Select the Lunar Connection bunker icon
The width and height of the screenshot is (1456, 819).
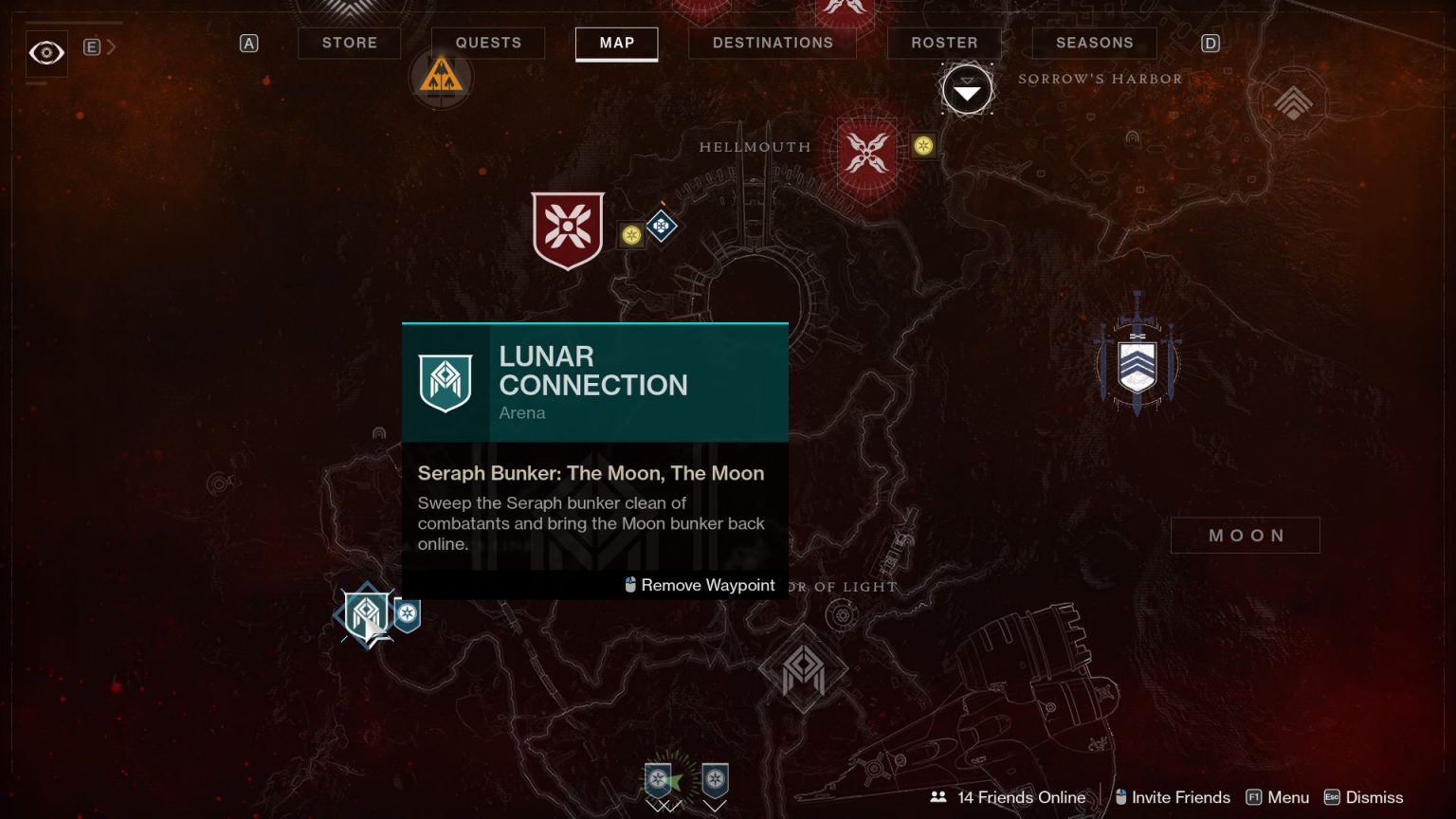365,616
